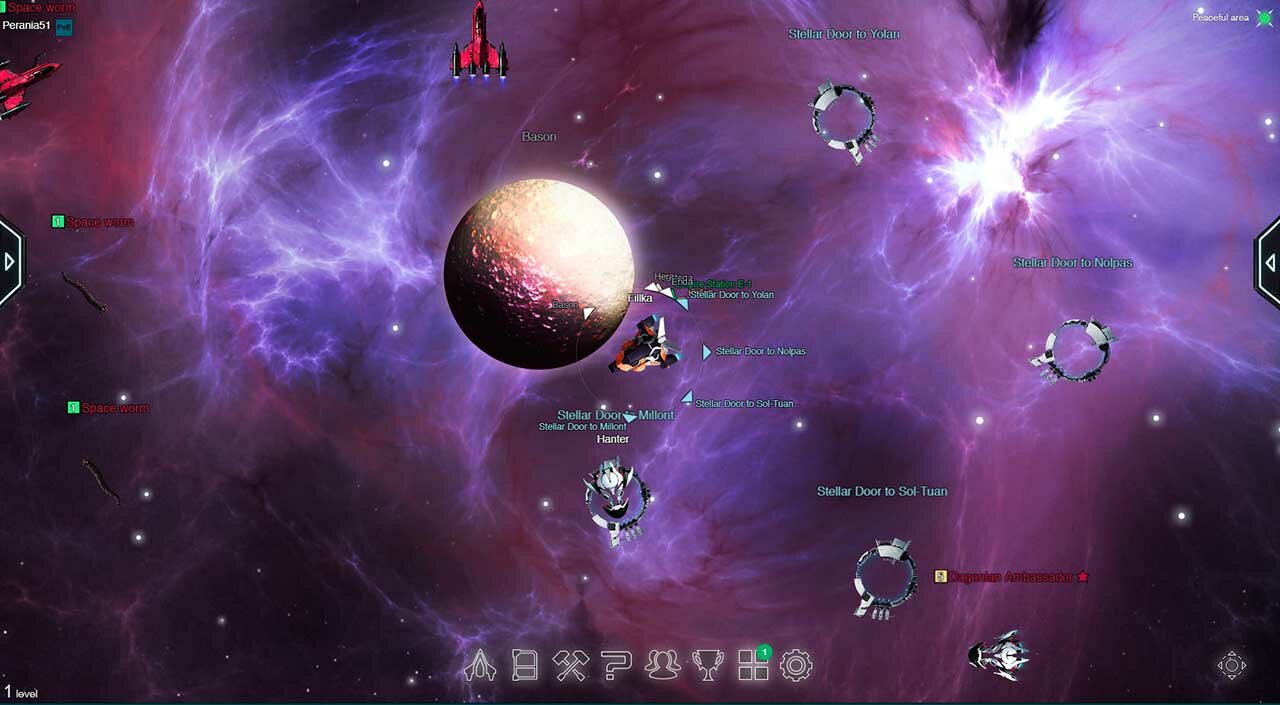Image resolution: width=1280 pixels, height=705 pixels.
Task: Open the cargo storage panel icon
Action: pos(525,665)
